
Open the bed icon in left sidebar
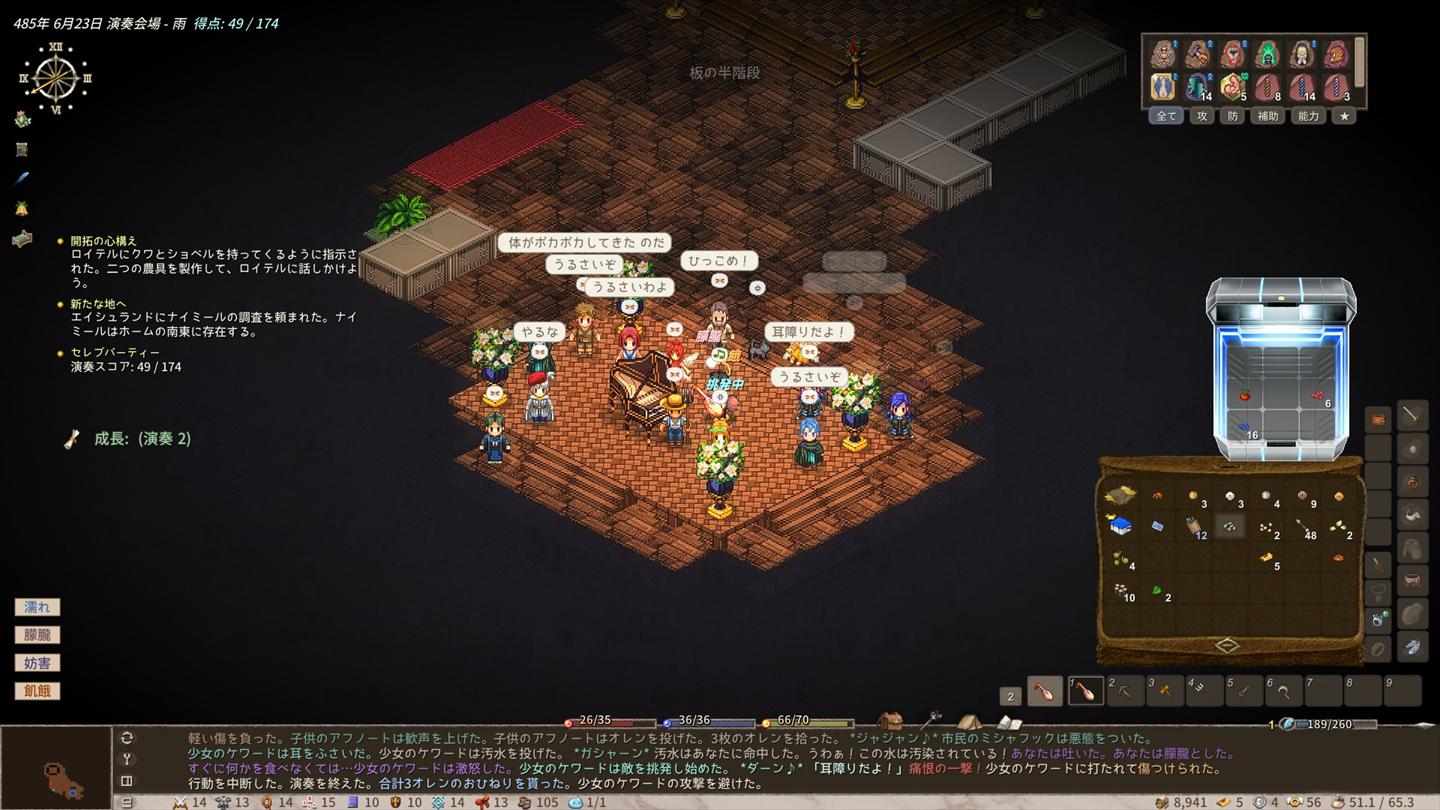pos(22,239)
